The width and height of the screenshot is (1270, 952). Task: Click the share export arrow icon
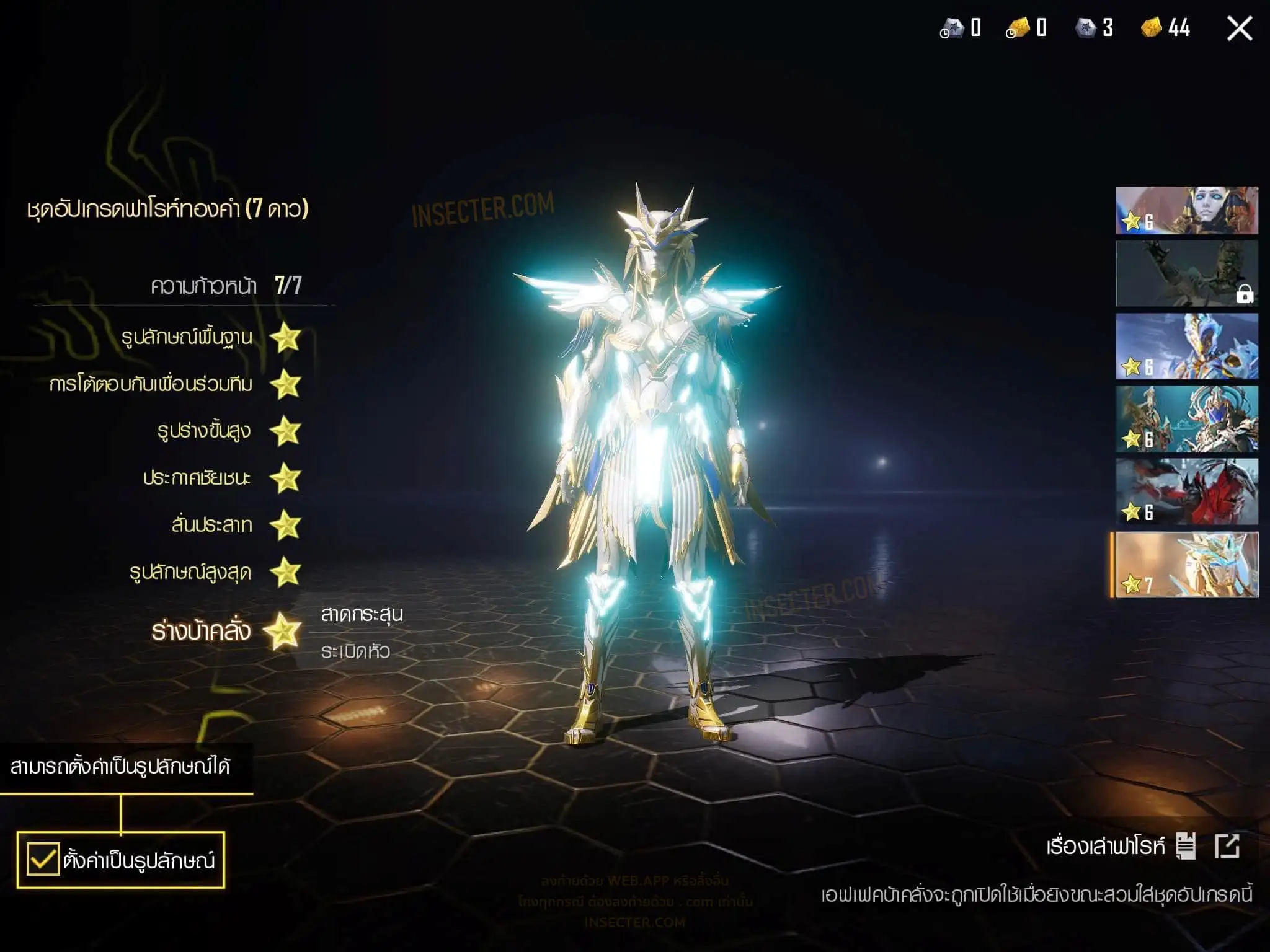pyautogui.click(x=1227, y=846)
